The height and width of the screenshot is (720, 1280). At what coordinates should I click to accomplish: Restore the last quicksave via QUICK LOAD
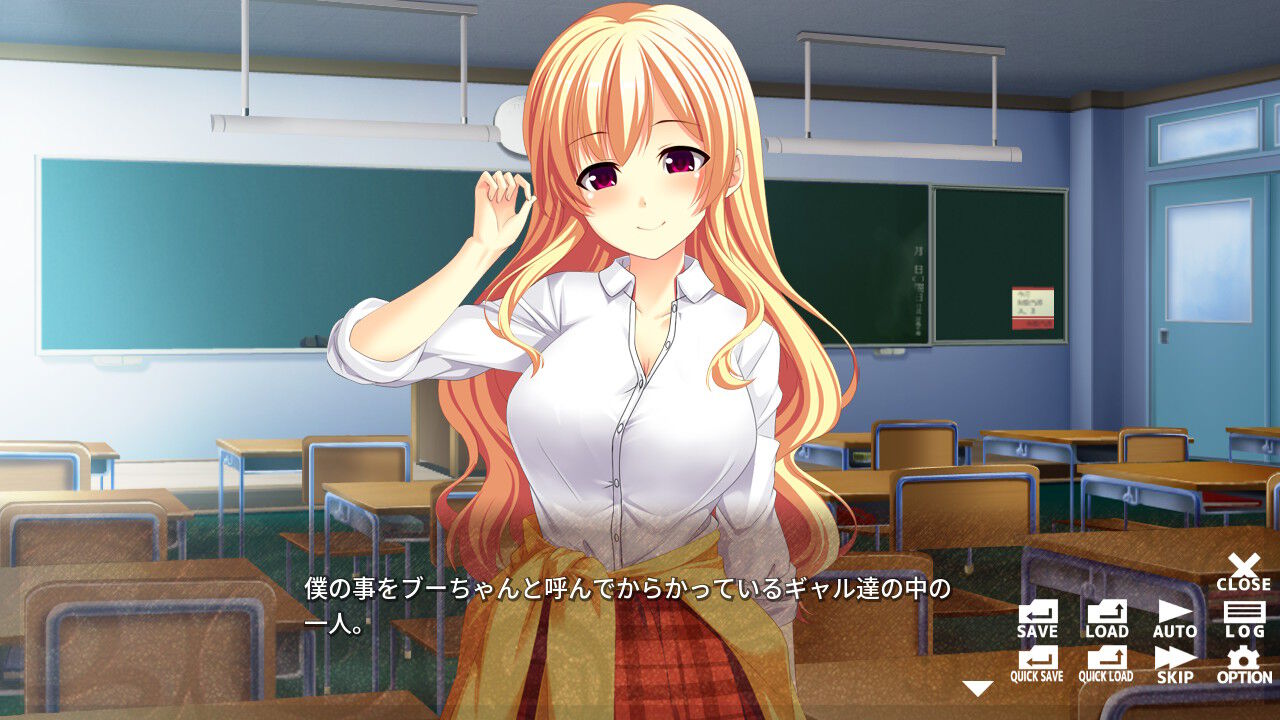coord(1107,663)
